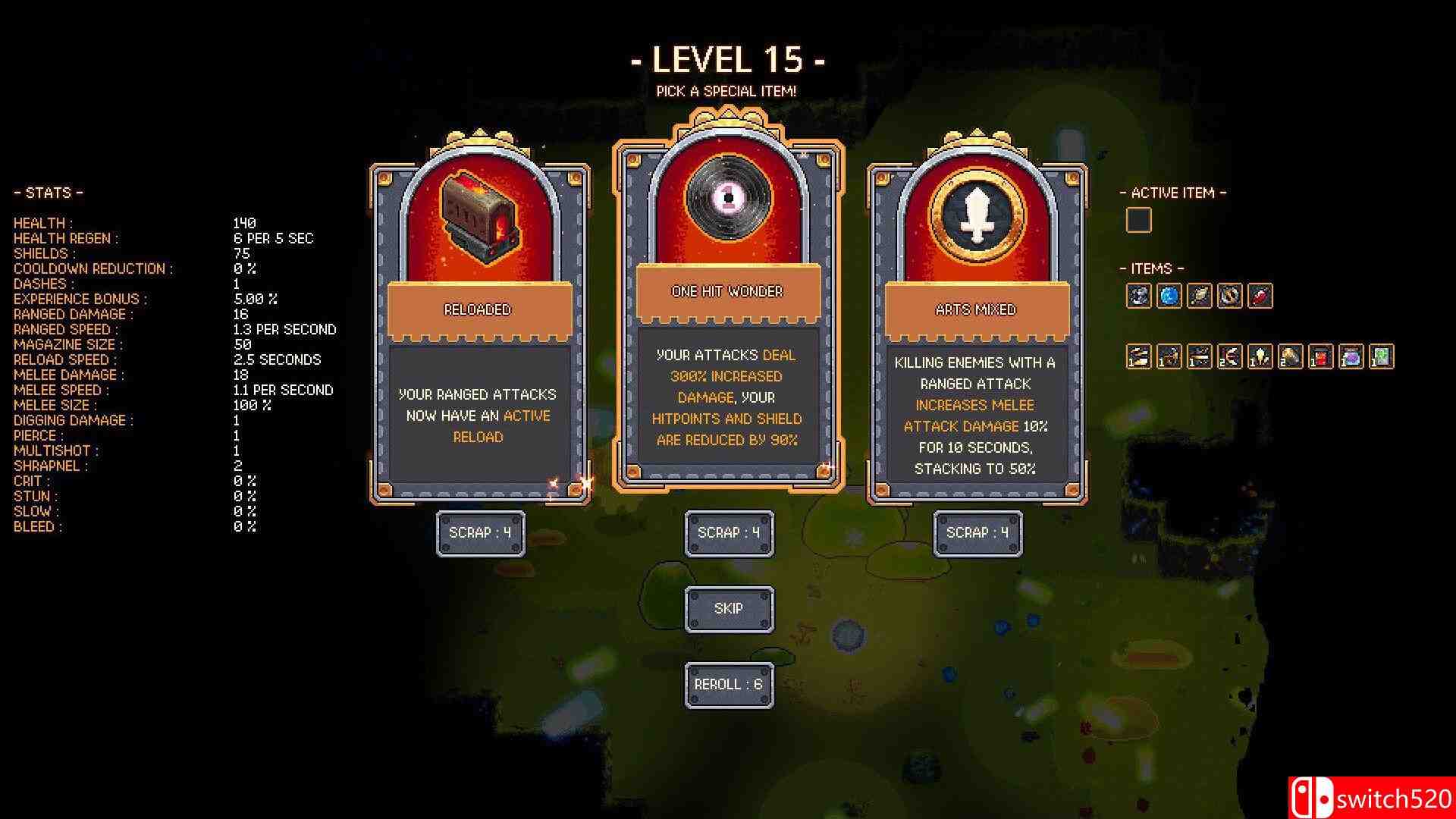Click the red jar upgrade icon
The width and height of the screenshot is (1456, 819).
1321,356
